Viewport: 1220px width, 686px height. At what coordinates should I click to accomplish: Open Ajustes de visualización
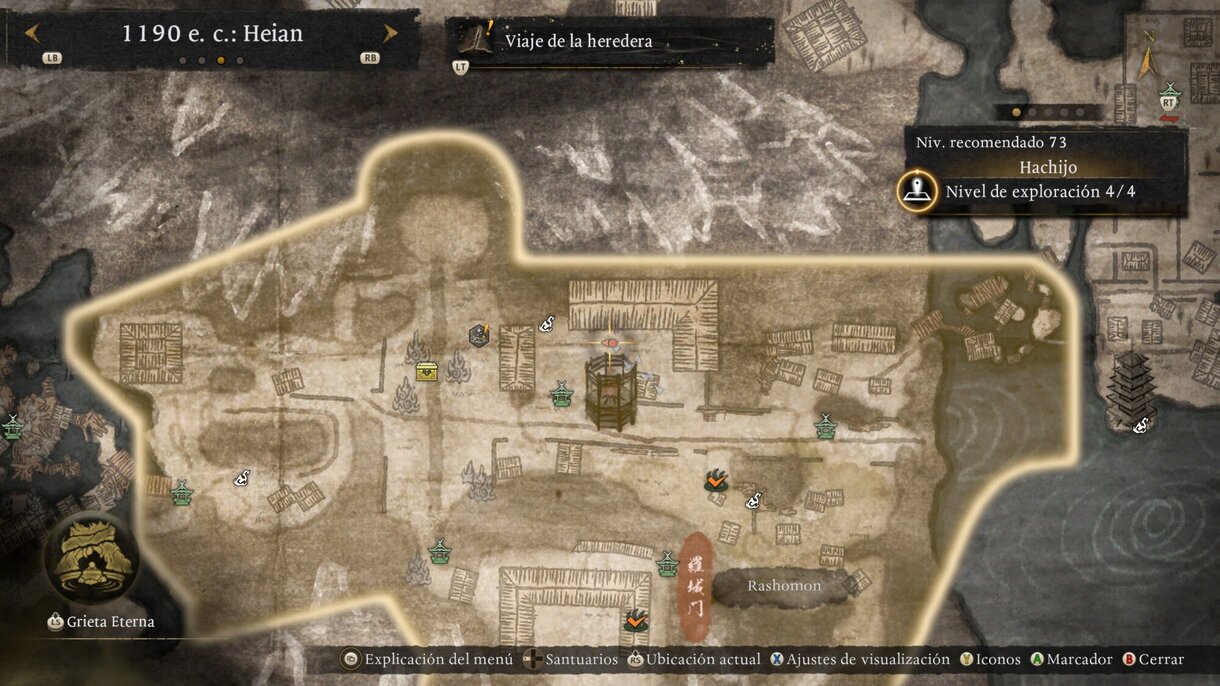point(858,660)
